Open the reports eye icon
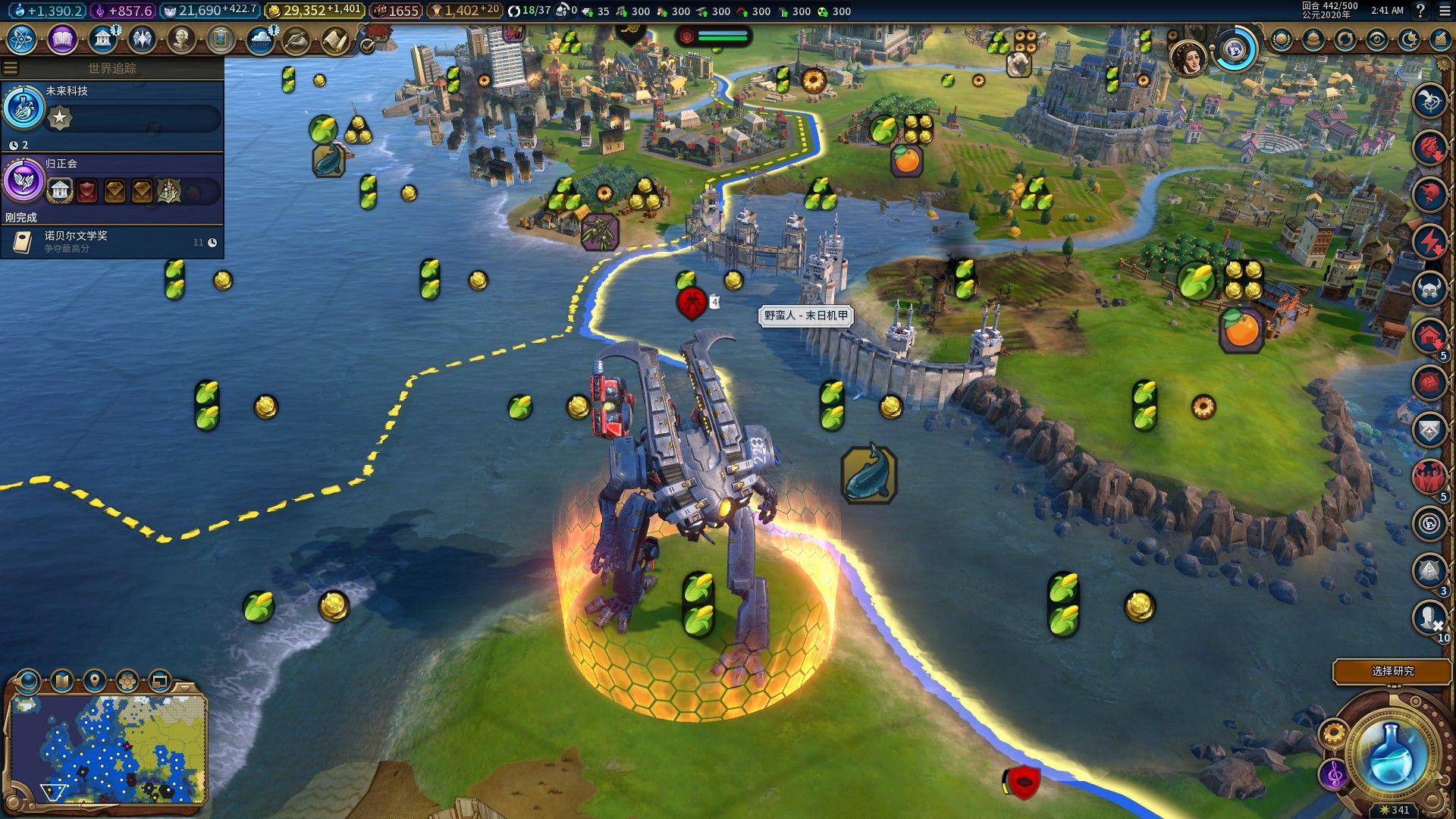Image resolution: width=1456 pixels, height=819 pixels. click(x=1376, y=39)
